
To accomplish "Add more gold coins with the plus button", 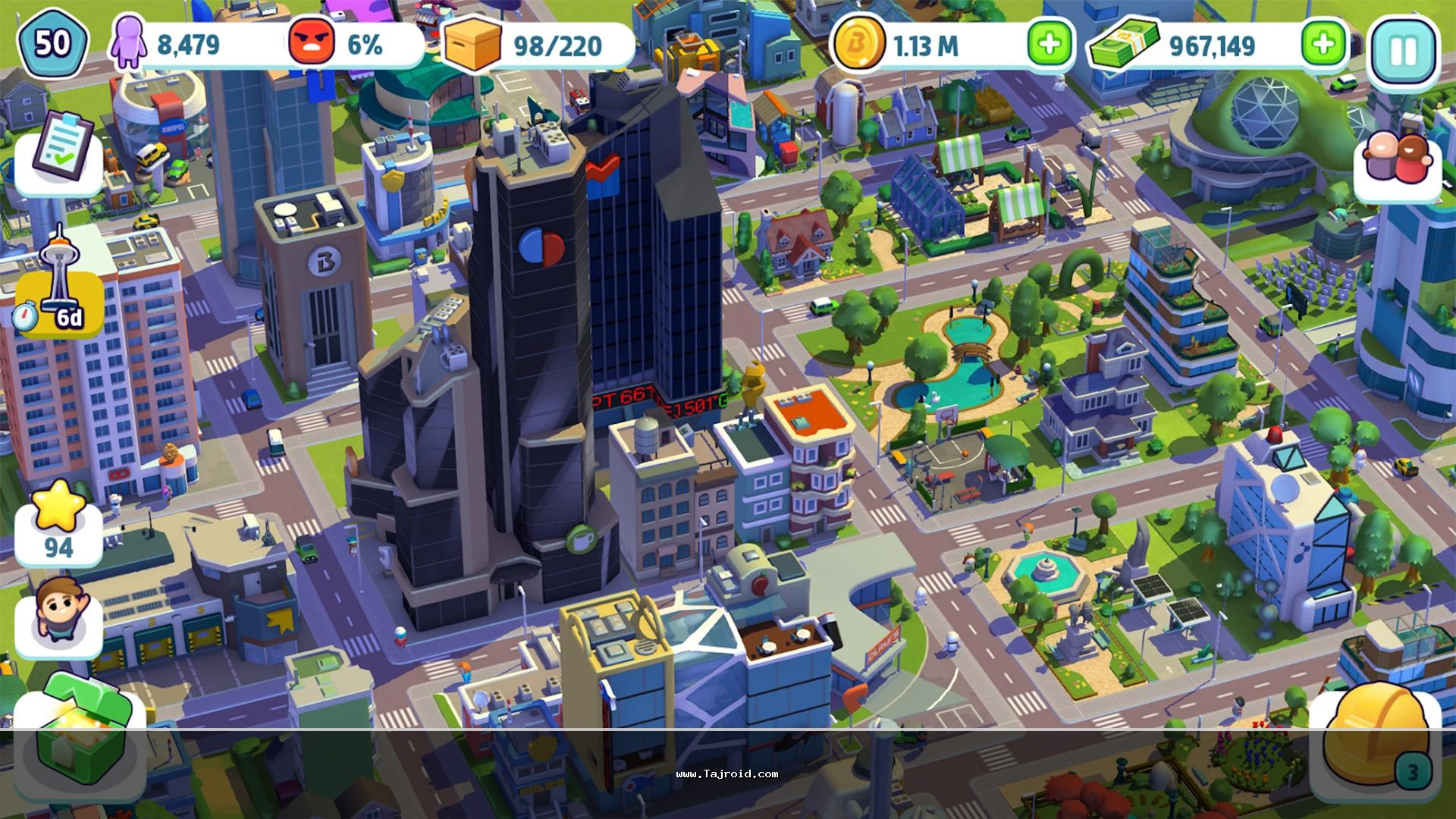I will (x=1050, y=44).
